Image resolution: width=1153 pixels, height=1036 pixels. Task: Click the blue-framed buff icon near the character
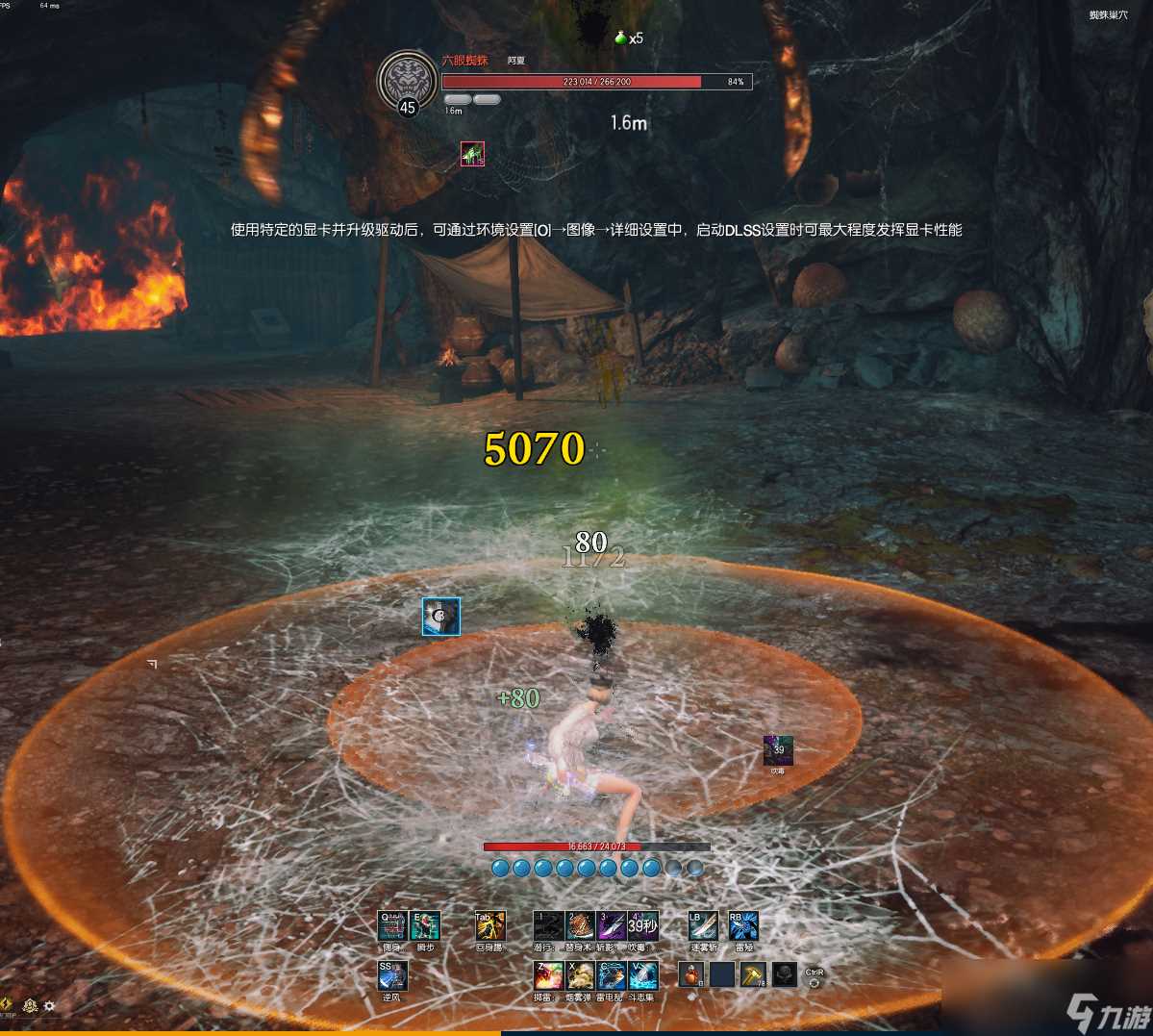[x=441, y=617]
